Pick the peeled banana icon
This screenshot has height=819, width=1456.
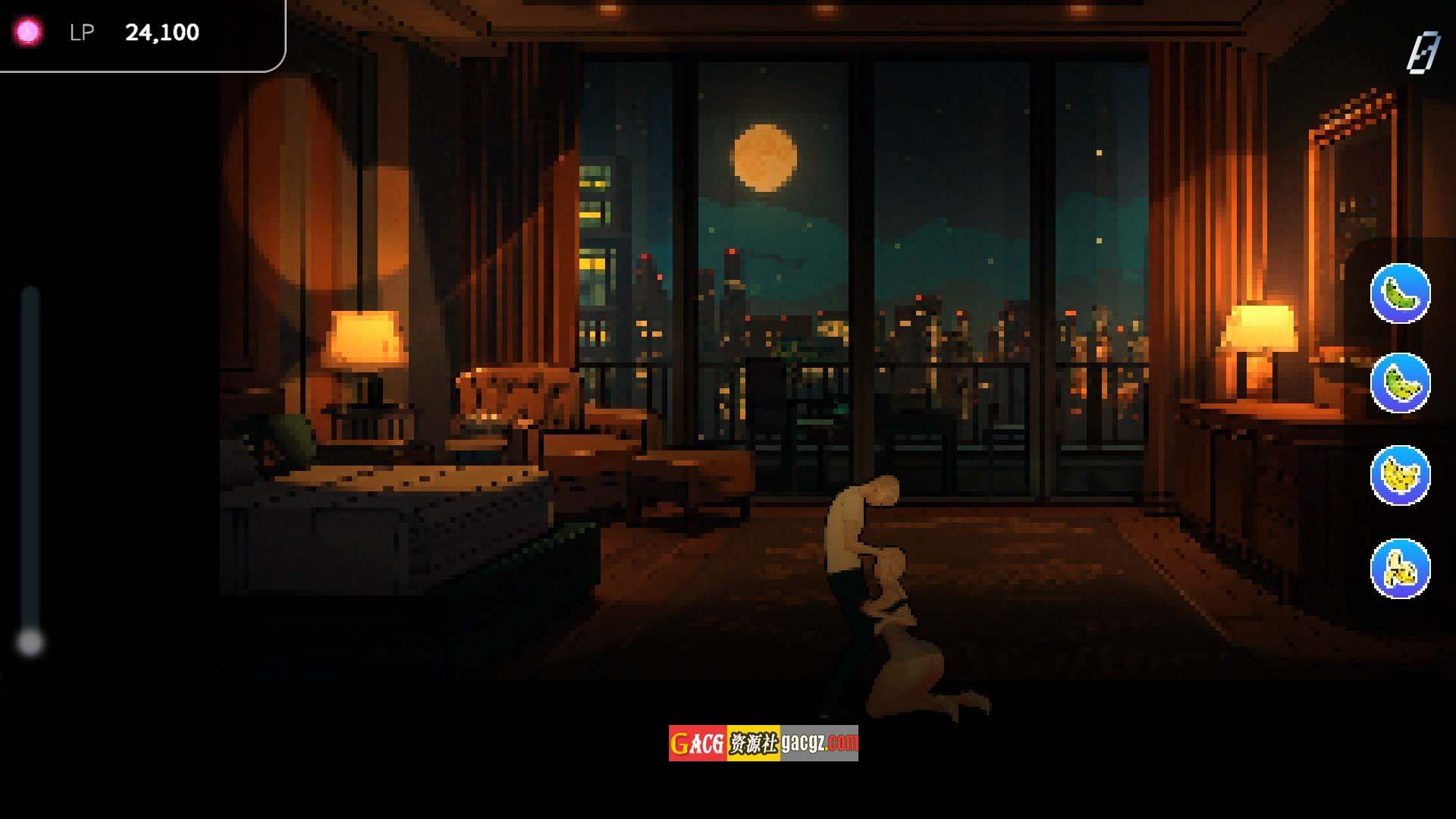point(1400,569)
